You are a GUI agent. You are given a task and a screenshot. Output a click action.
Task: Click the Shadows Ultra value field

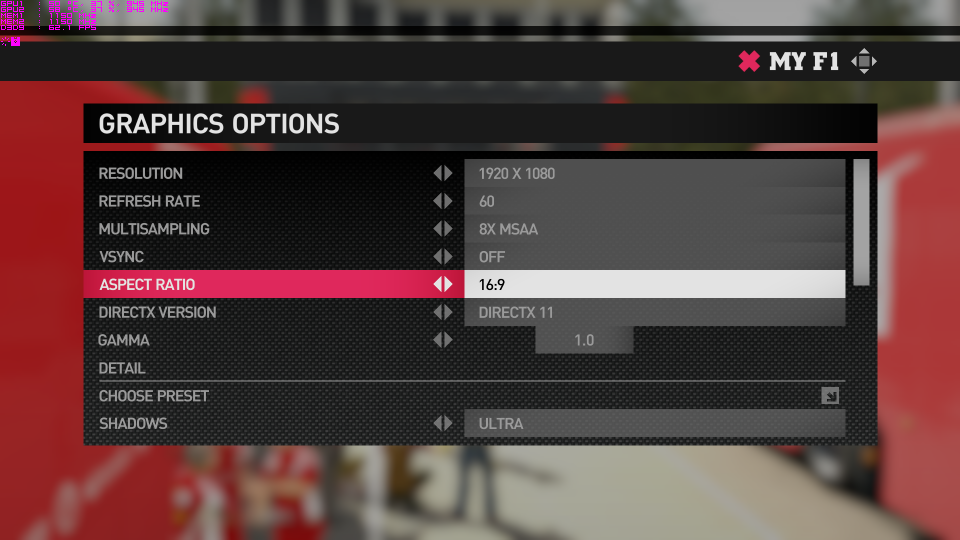click(654, 424)
